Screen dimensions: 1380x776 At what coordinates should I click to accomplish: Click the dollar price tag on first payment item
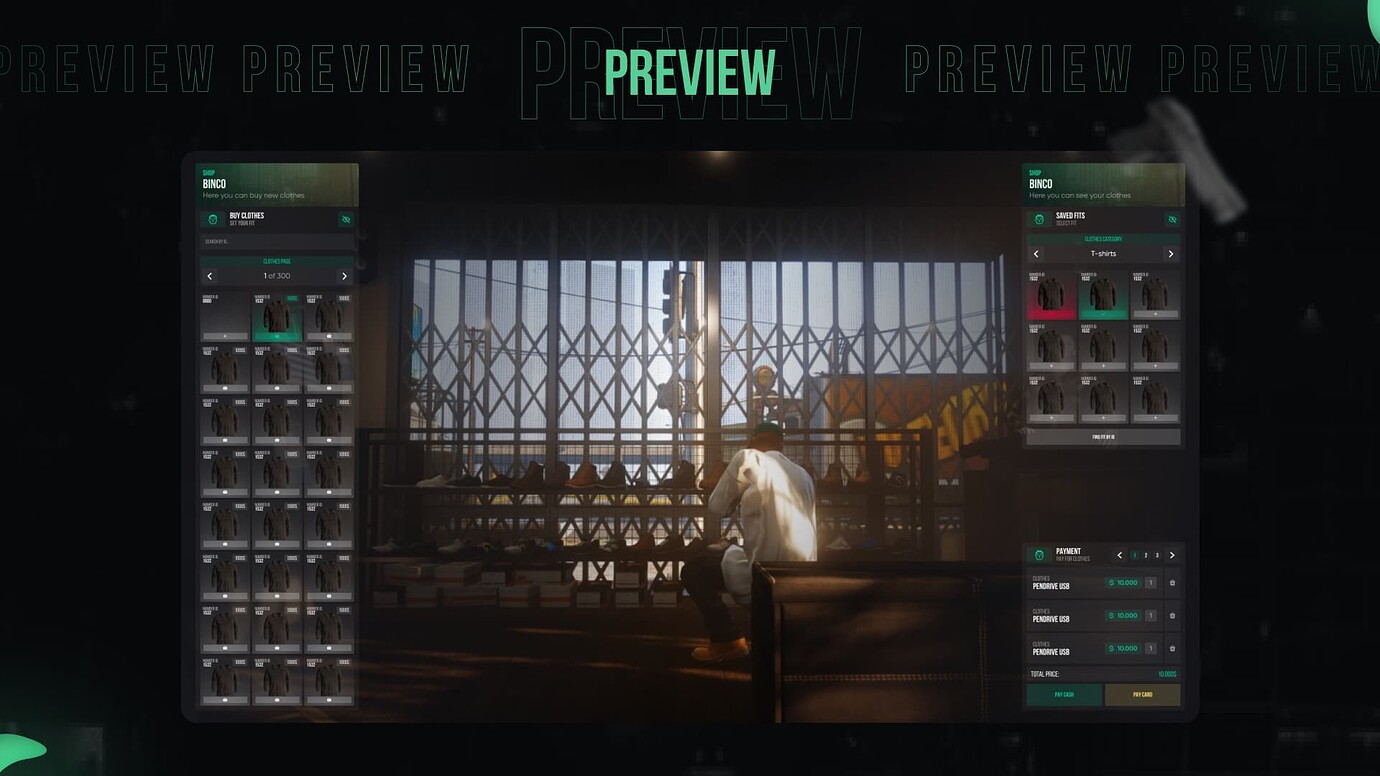pyautogui.click(x=1122, y=582)
